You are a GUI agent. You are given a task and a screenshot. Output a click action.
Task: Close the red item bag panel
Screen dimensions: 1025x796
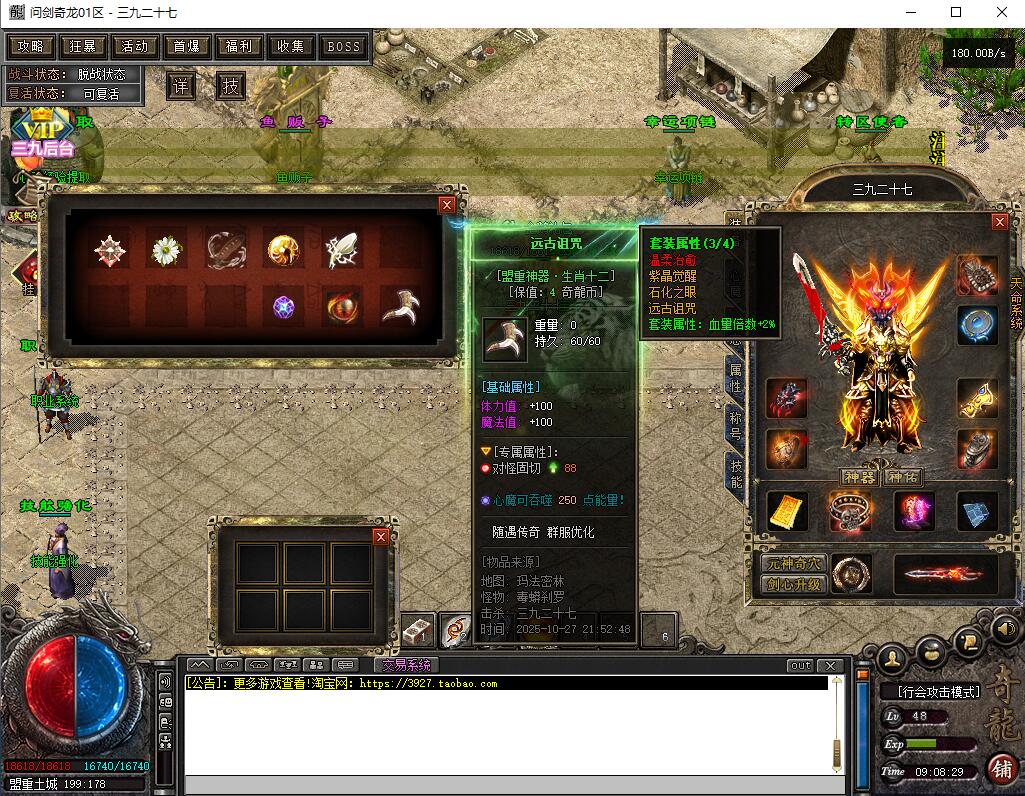click(447, 204)
